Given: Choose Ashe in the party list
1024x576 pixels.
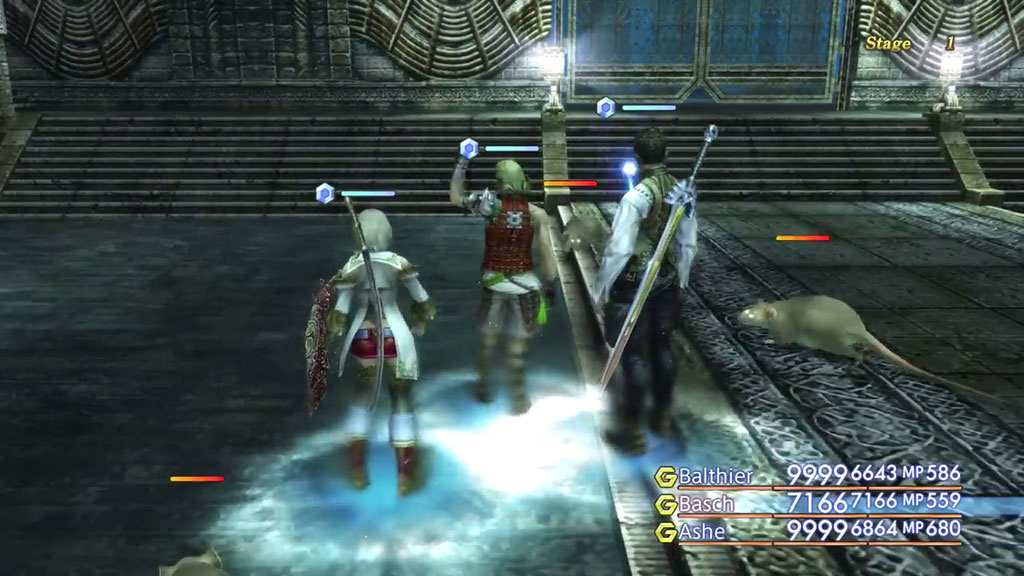Looking at the screenshot, I should (x=702, y=531).
